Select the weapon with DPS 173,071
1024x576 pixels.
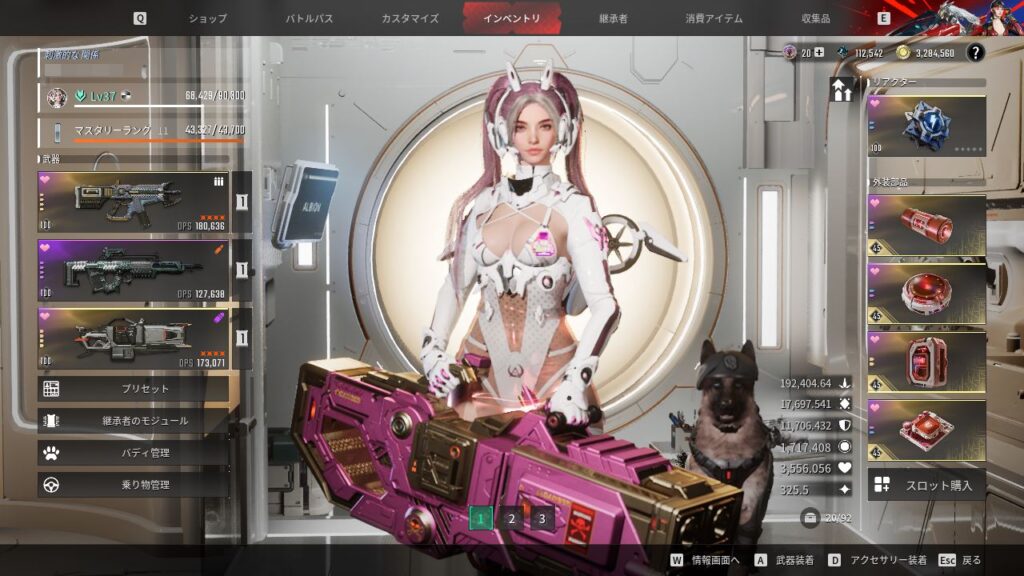(133, 337)
